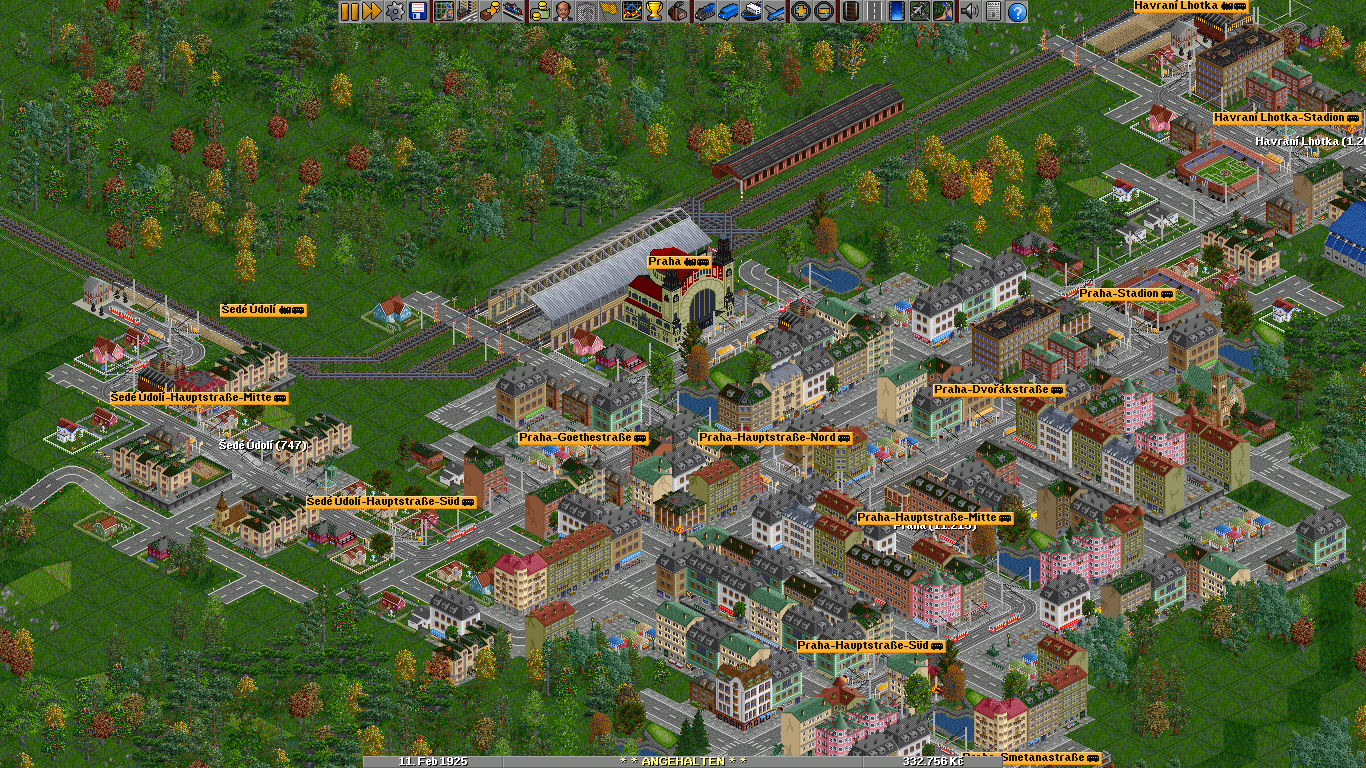Viewport: 1366px width, 768px height.
Task: Zoom in with the plus magnifier
Action: point(800,11)
